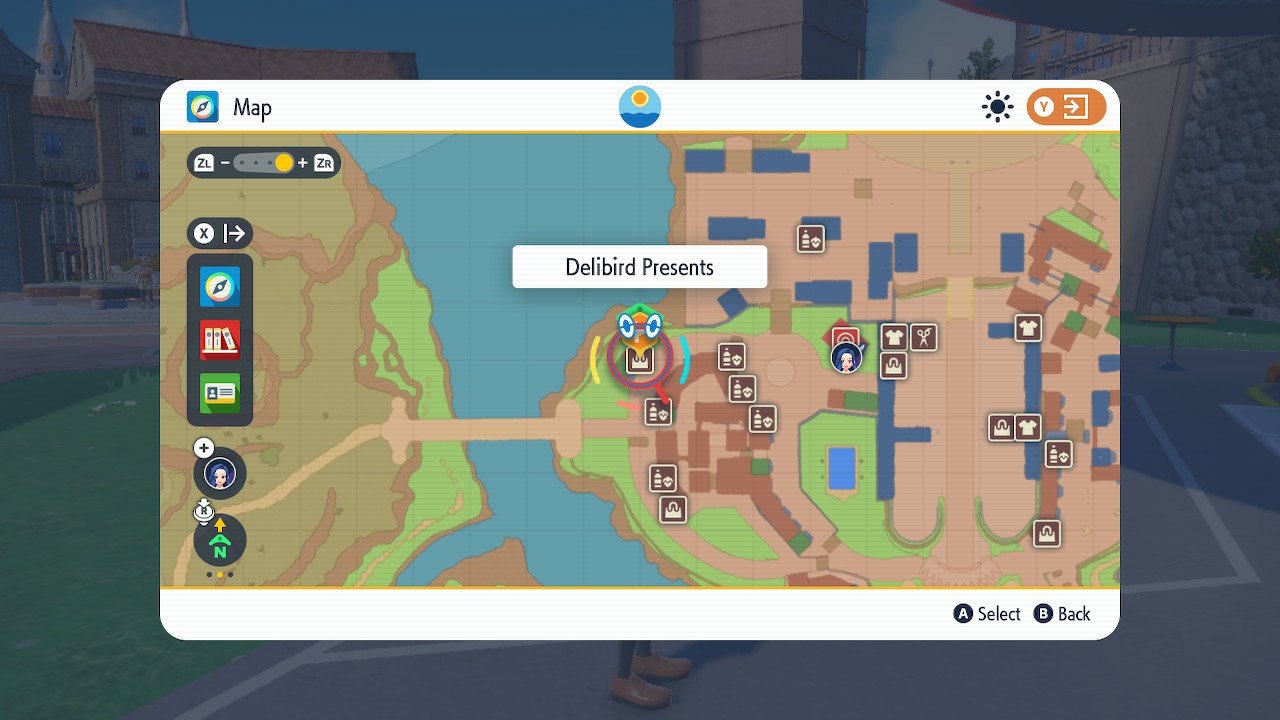Click the Delibird Presents name label
Screen dimensions: 1280x720
tap(640, 267)
